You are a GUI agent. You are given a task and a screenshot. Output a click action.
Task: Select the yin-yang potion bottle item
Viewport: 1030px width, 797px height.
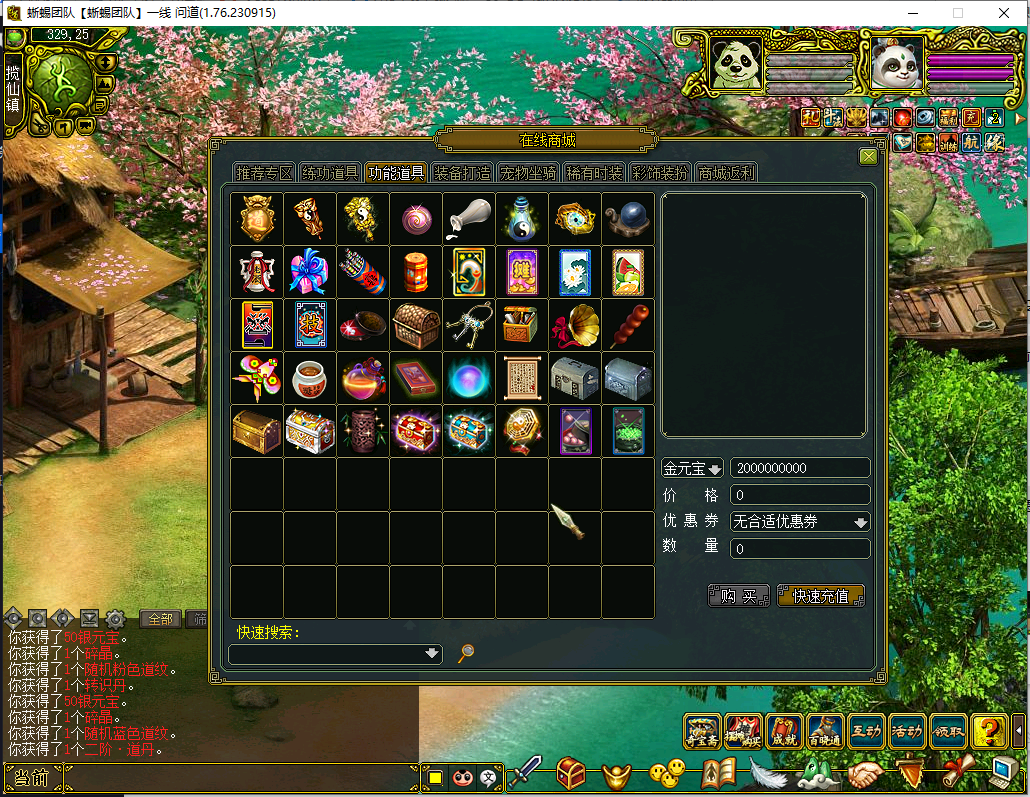pyautogui.click(x=522, y=219)
